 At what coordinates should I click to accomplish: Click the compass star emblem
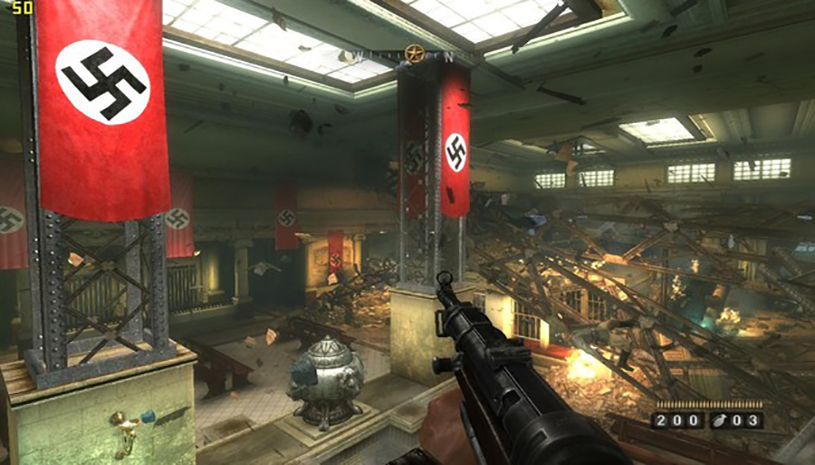click(414, 55)
